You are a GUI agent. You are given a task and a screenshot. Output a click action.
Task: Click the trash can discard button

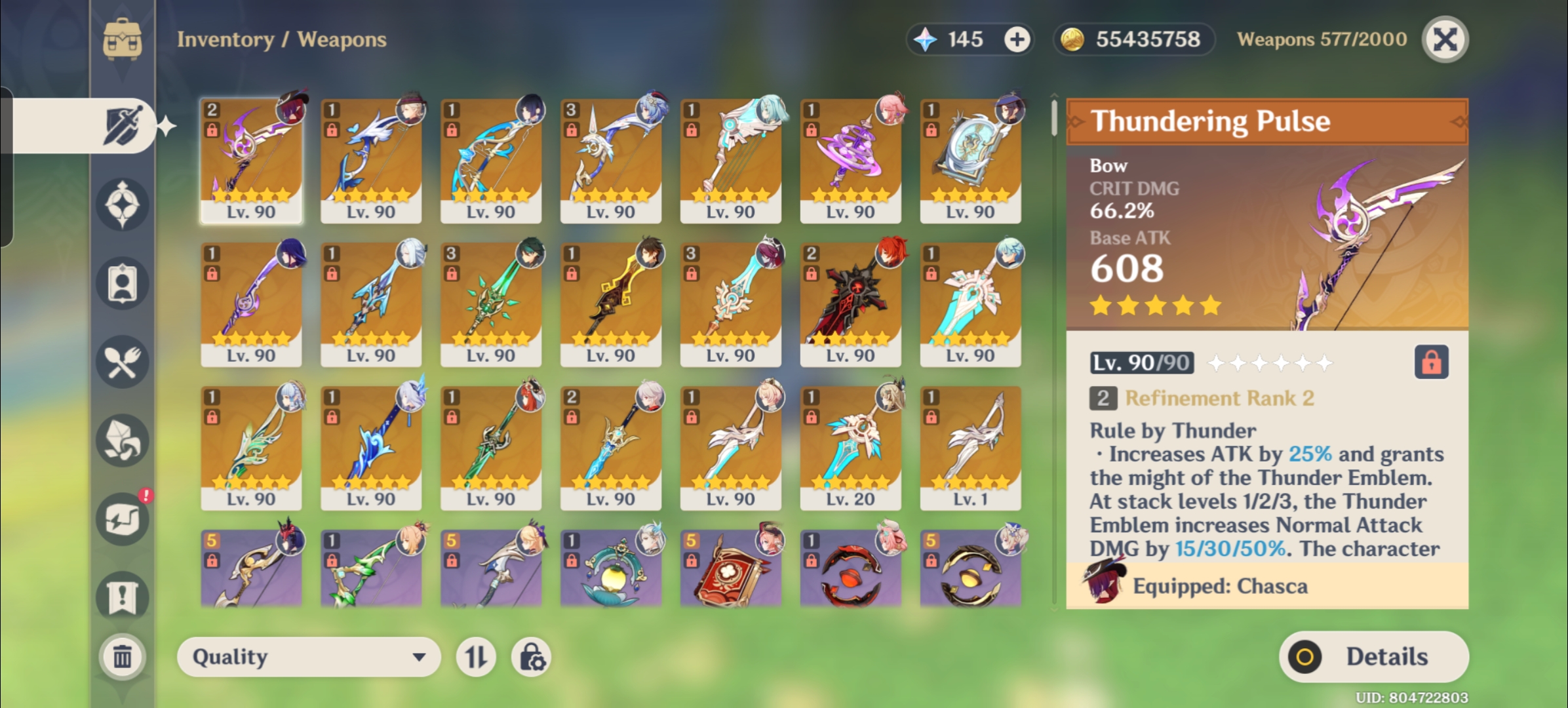(x=123, y=656)
